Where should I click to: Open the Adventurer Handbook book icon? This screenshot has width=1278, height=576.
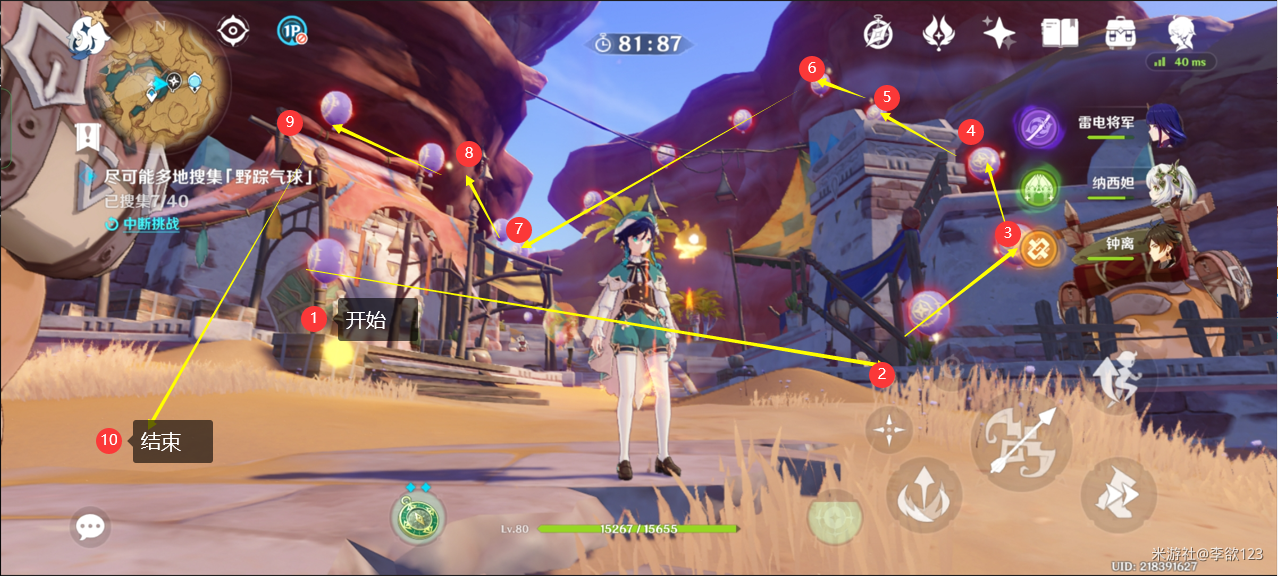[1059, 33]
